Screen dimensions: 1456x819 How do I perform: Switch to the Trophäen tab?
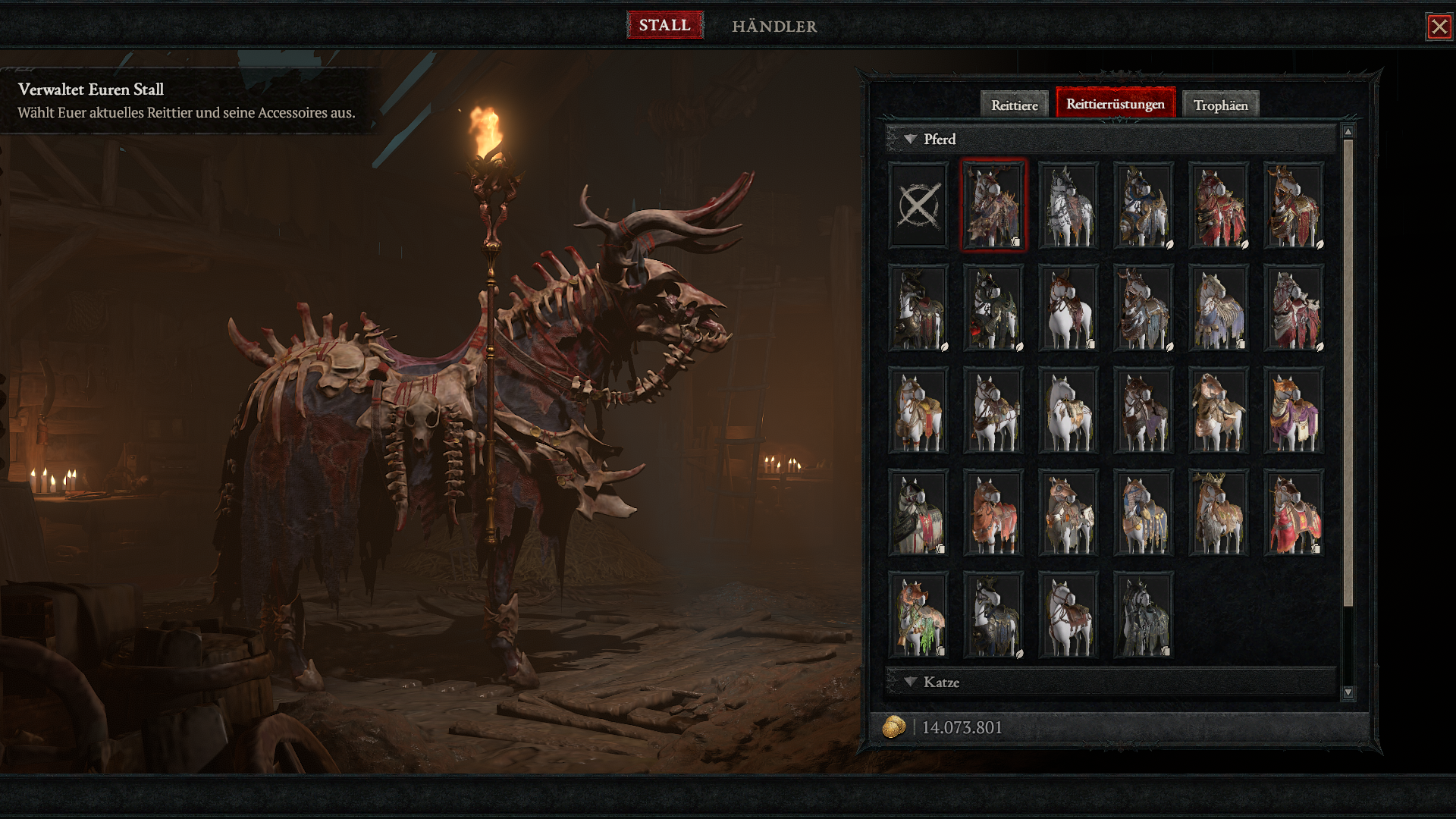pyautogui.click(x=1220, y=105)
